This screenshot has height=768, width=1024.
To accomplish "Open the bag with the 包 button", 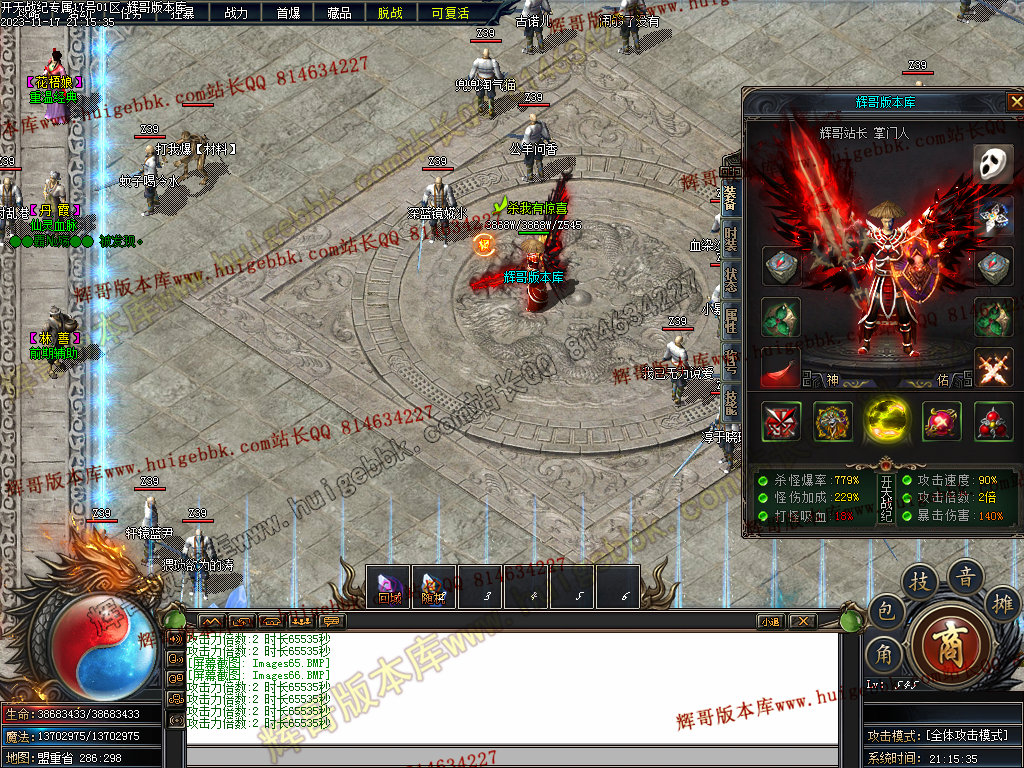I will click(x=886, y=610).
